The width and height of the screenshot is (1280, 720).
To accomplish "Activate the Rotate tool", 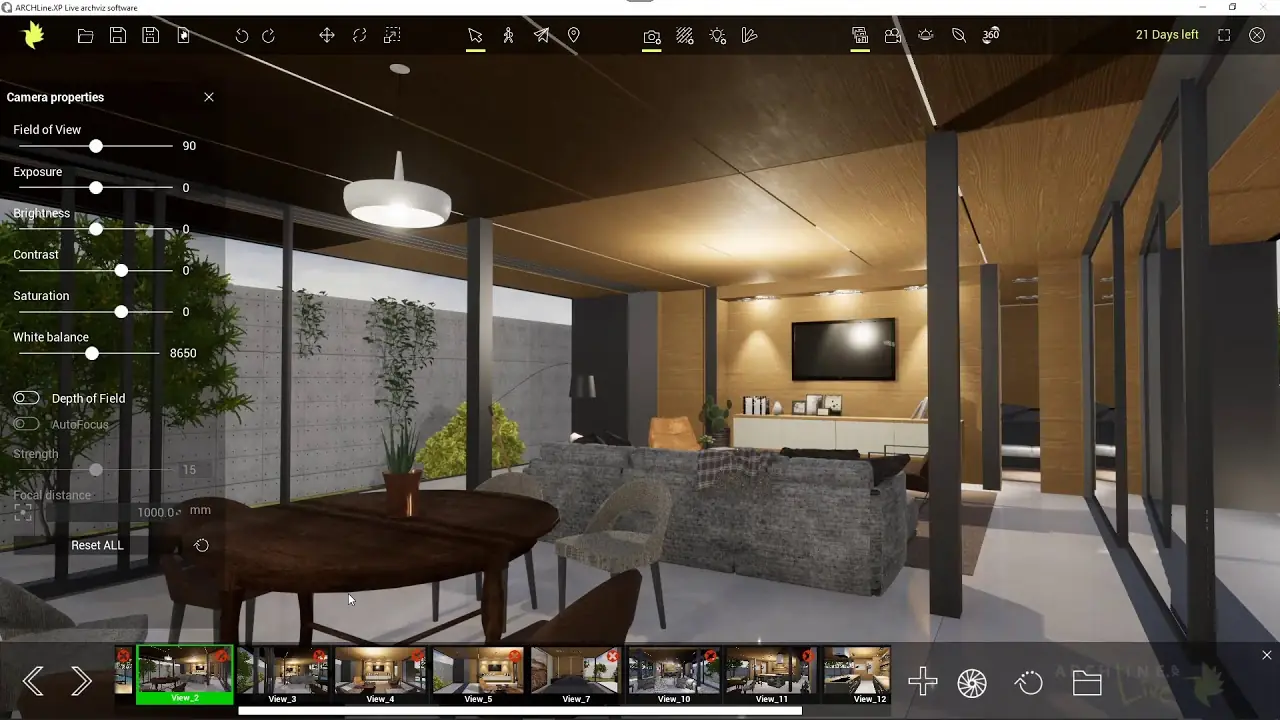I will click(x=358, y=35).
